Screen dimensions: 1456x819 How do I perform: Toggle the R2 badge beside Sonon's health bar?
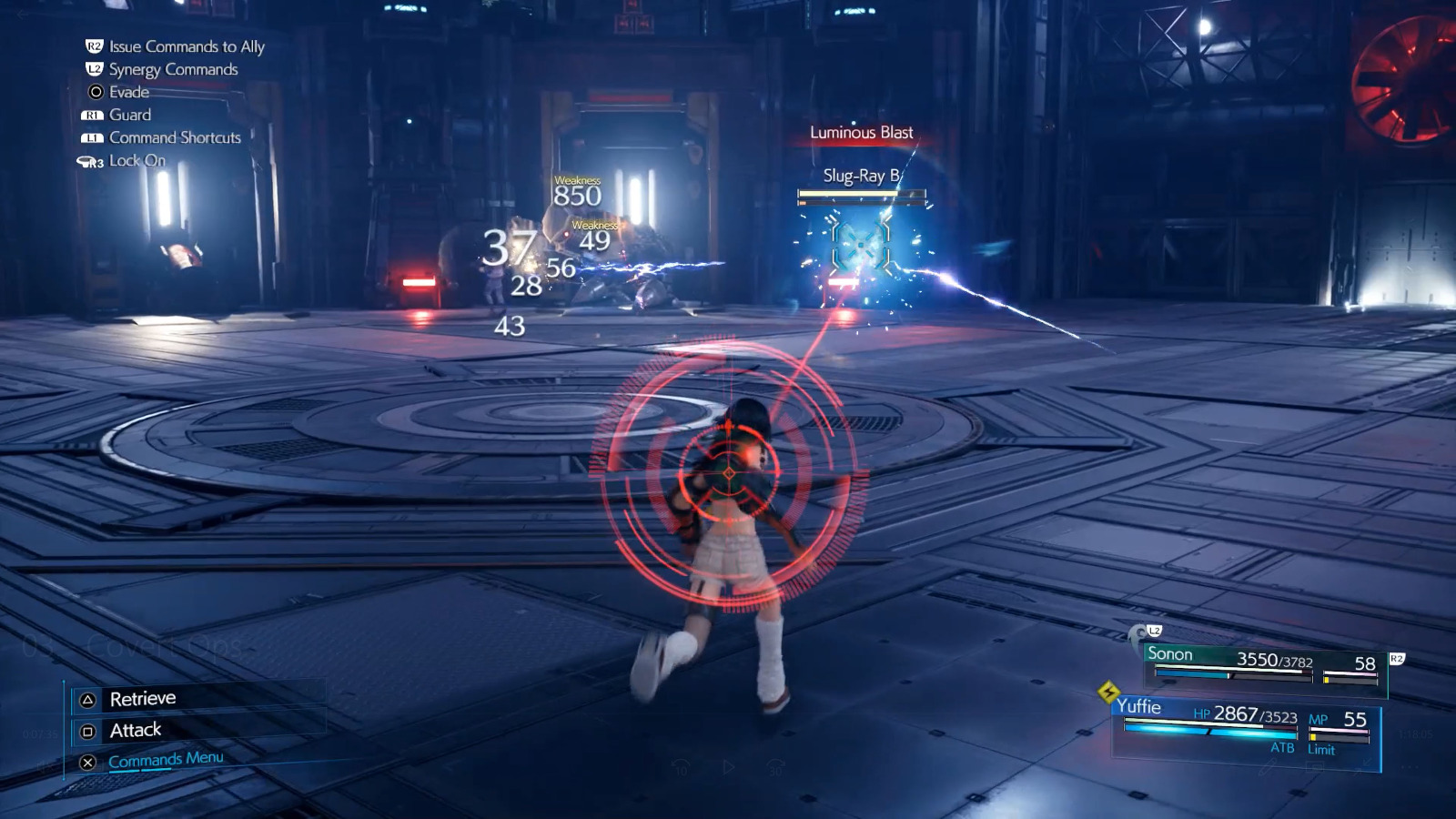point(1397,657)
